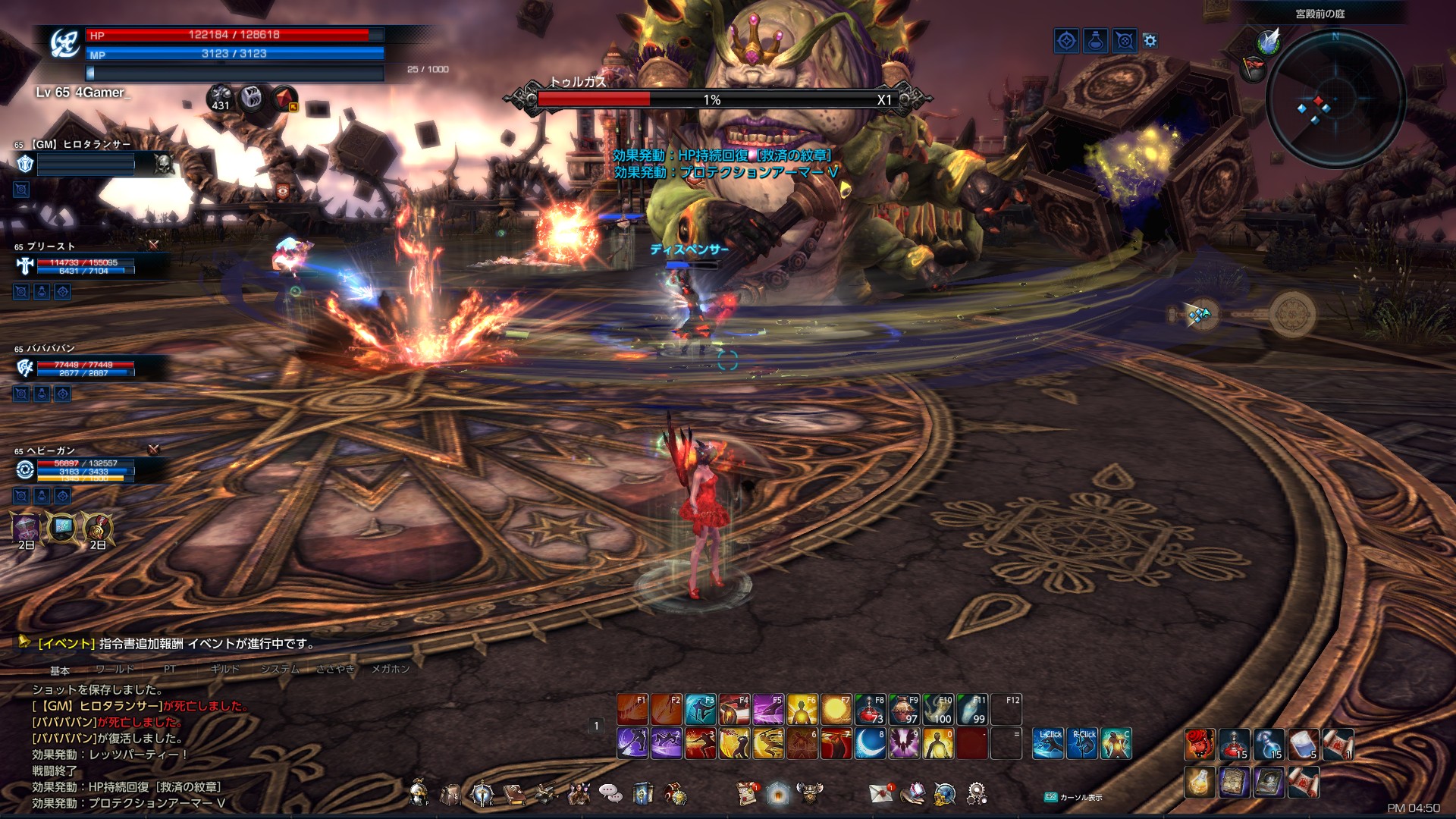Switch to the ワールド chat tab
Image resolution: width=1456 pixels, height=819 pixels.
tap(115, 669)
